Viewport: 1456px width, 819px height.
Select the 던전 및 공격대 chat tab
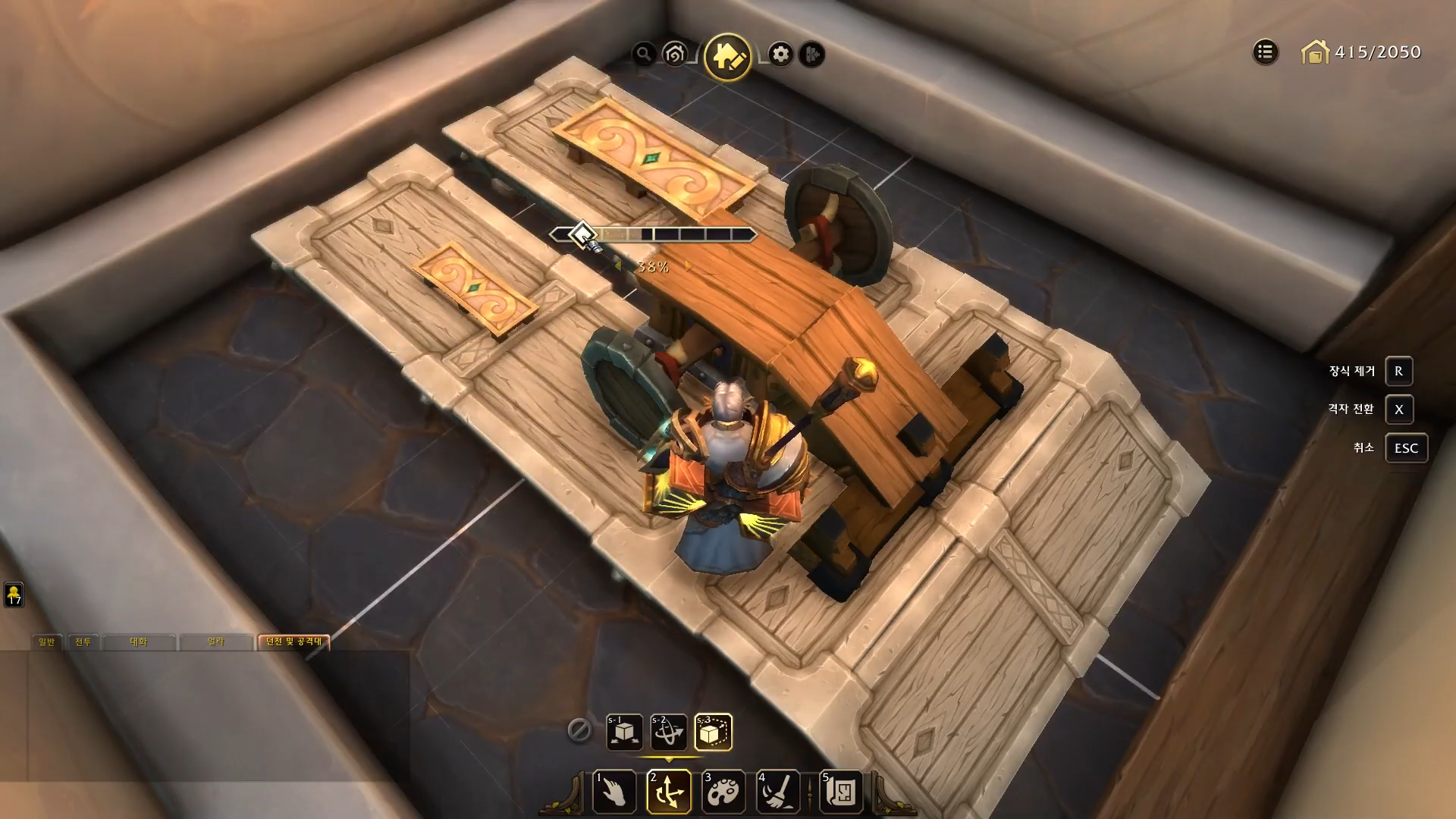coord(293,642)
